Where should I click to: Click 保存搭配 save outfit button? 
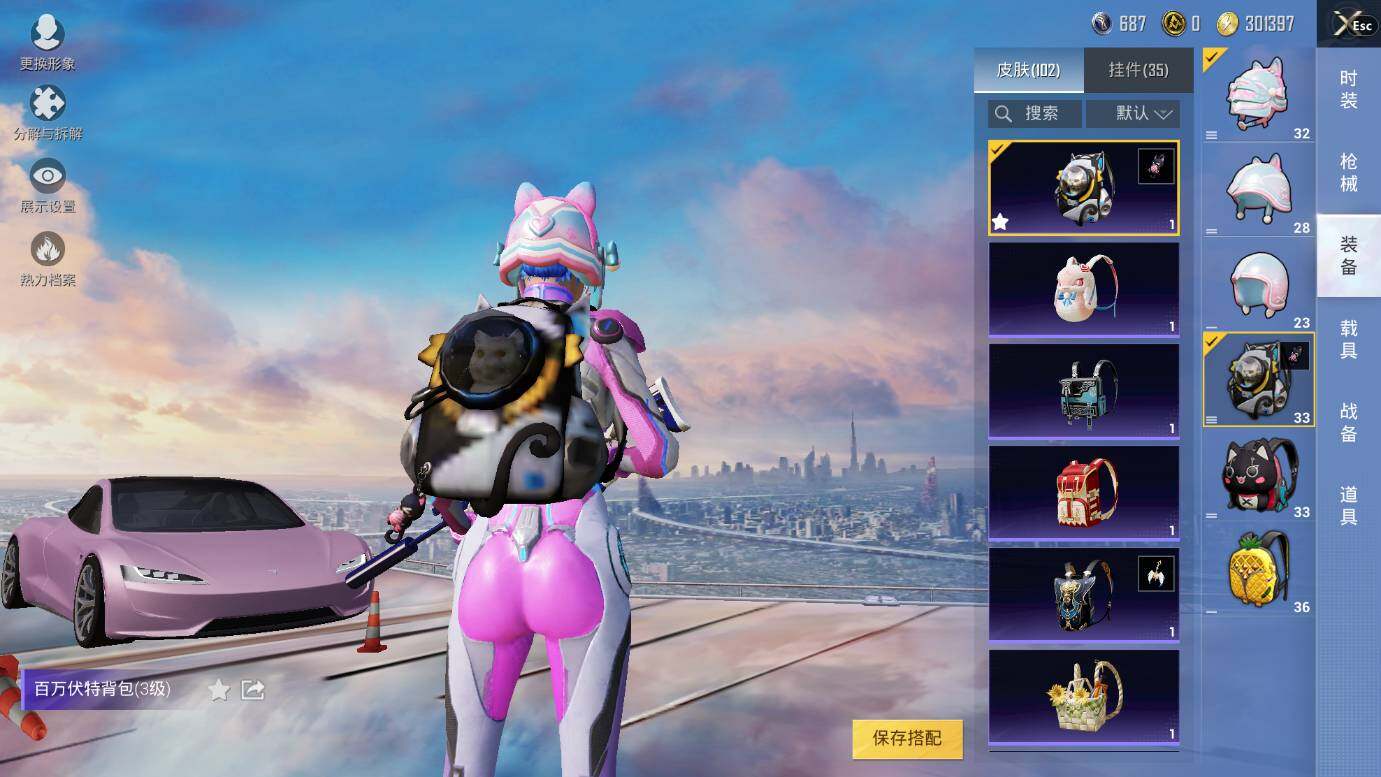point(907,738)
